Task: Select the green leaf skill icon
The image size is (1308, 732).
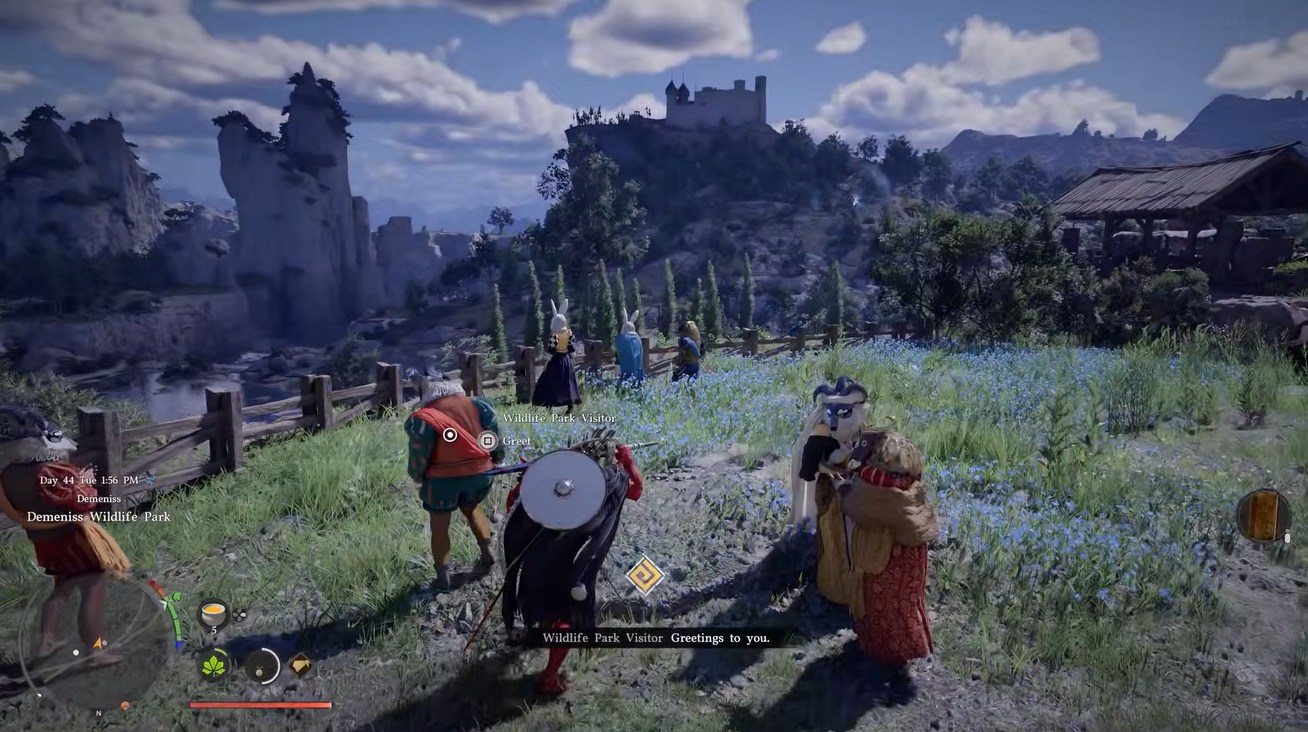Action: (214, 664)
